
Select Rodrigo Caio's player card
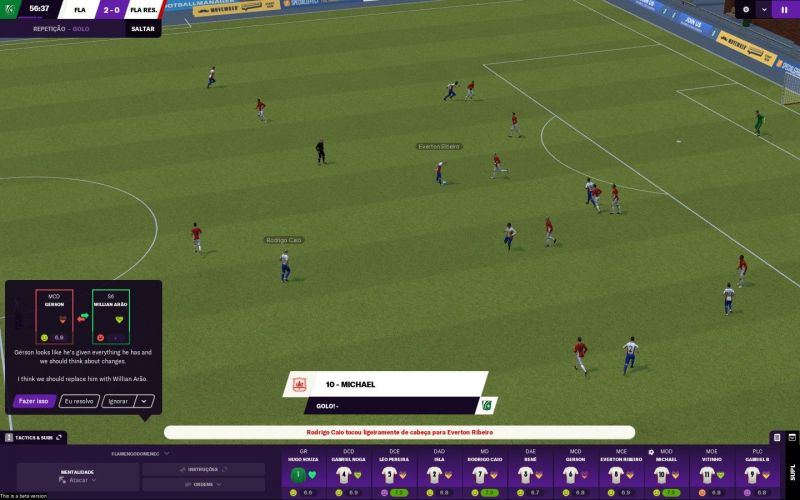click(484, 472)
